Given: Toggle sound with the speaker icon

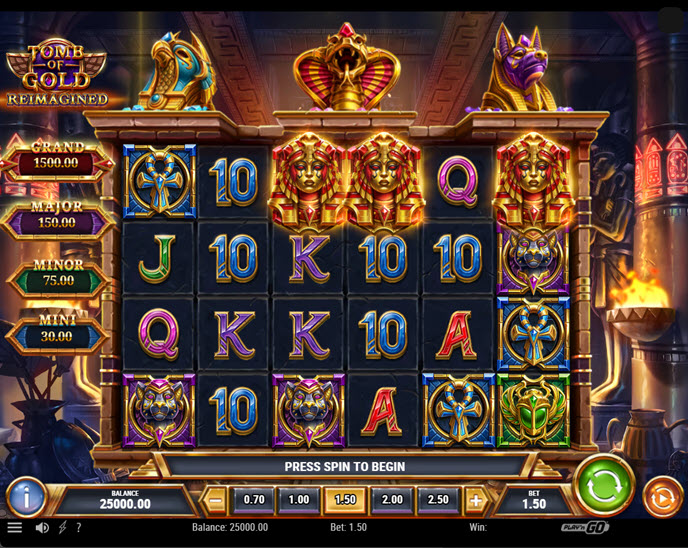Looking at the screenshot, I should tap(42, 527).
